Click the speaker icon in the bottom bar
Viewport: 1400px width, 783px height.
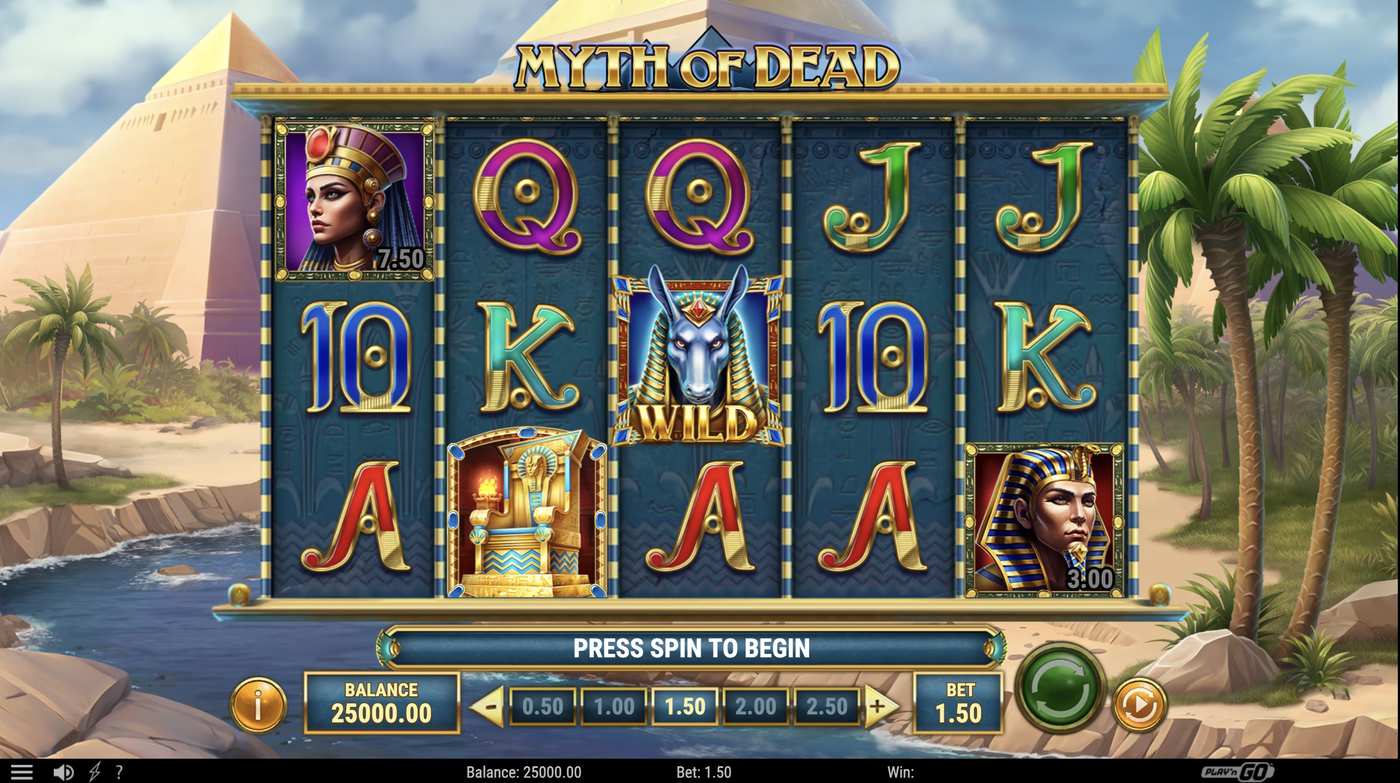click(x=62, y=771)
